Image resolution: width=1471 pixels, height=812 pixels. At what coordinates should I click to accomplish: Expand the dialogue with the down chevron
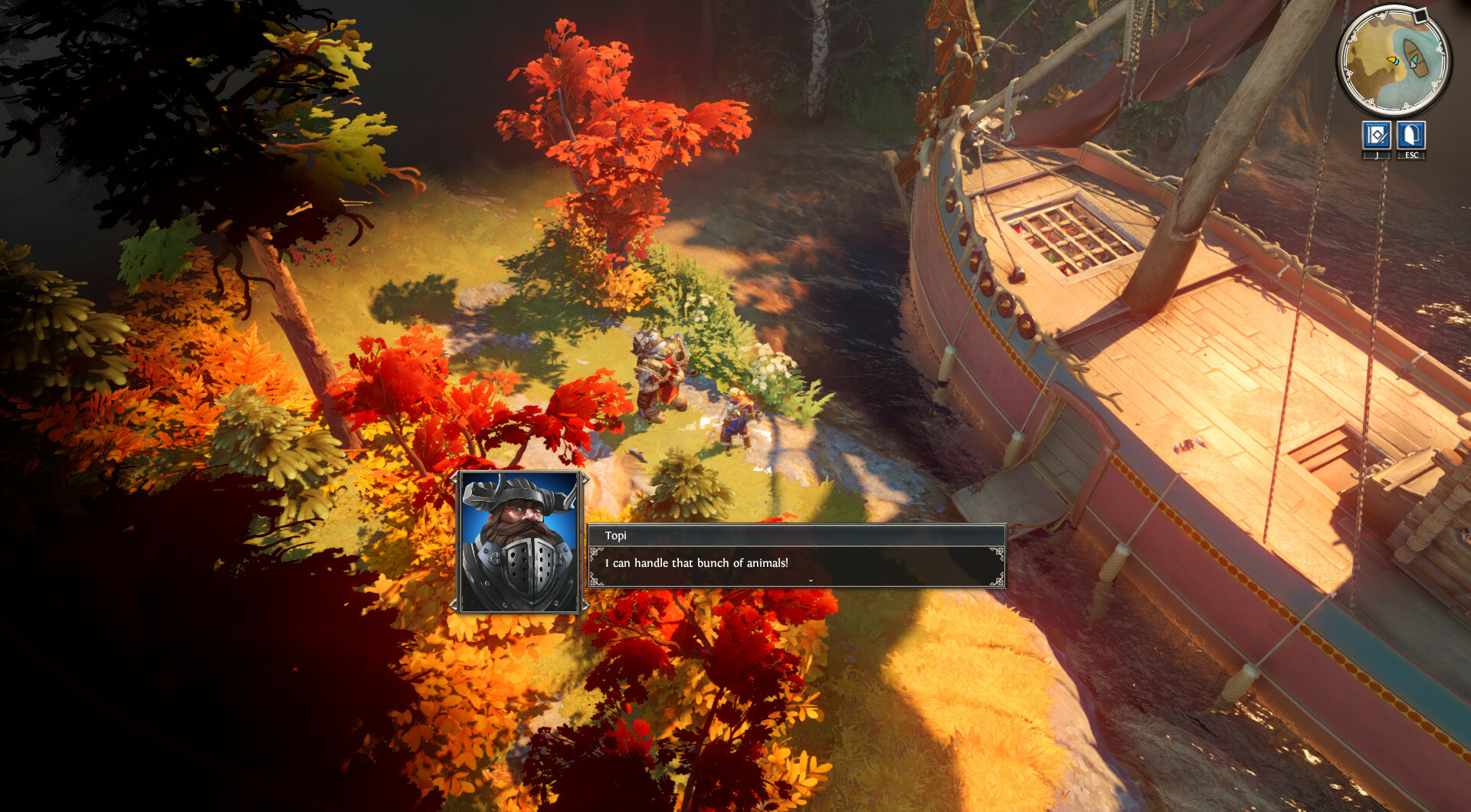click(810, 581)
